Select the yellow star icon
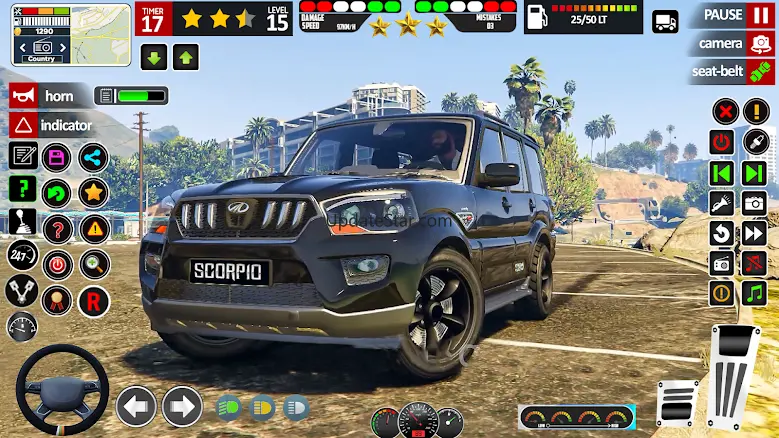 [x=93, y=192]
